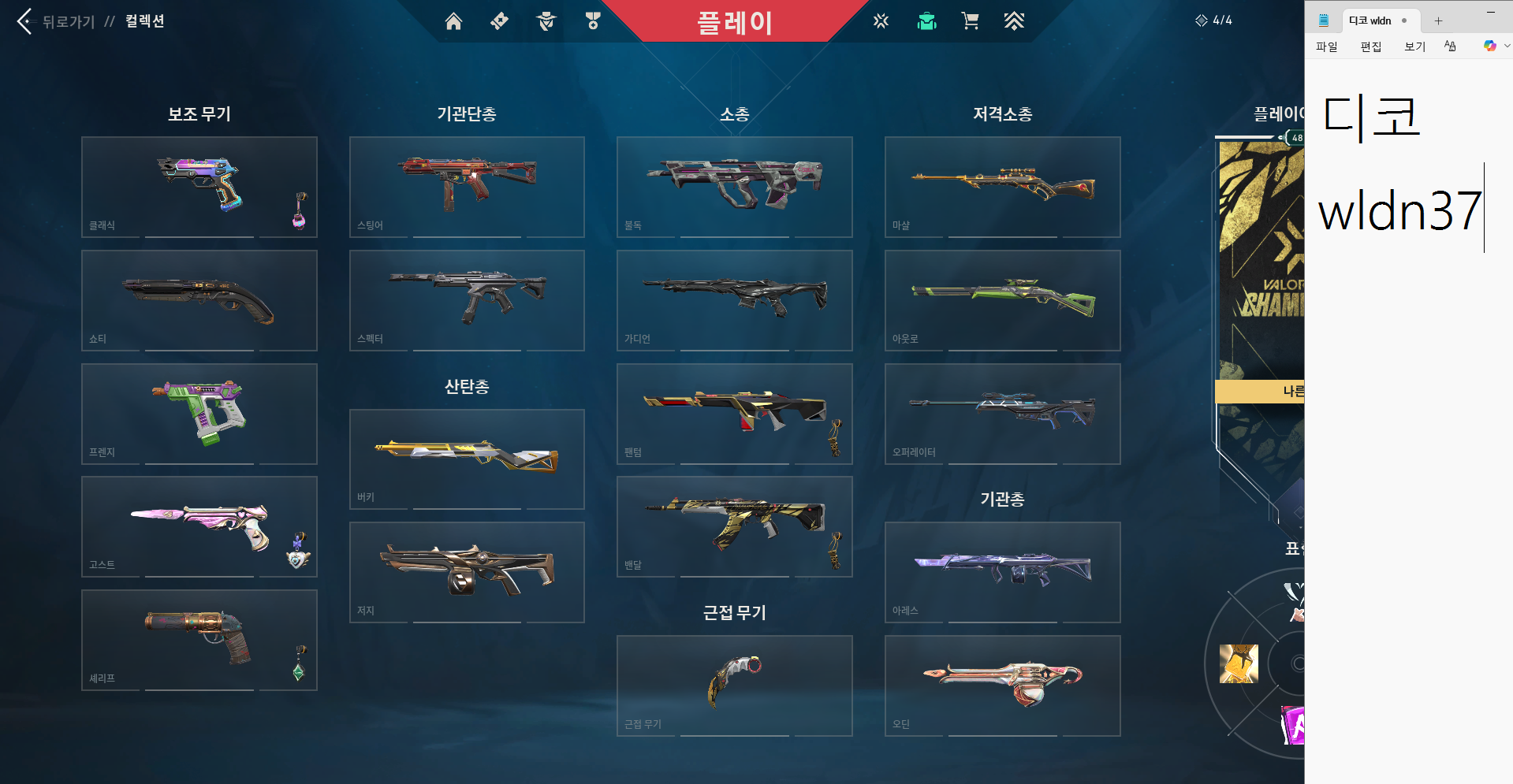Open the 파일 menu in Notepad
Screen dimensions: 1513x784
pos(1326,46)
